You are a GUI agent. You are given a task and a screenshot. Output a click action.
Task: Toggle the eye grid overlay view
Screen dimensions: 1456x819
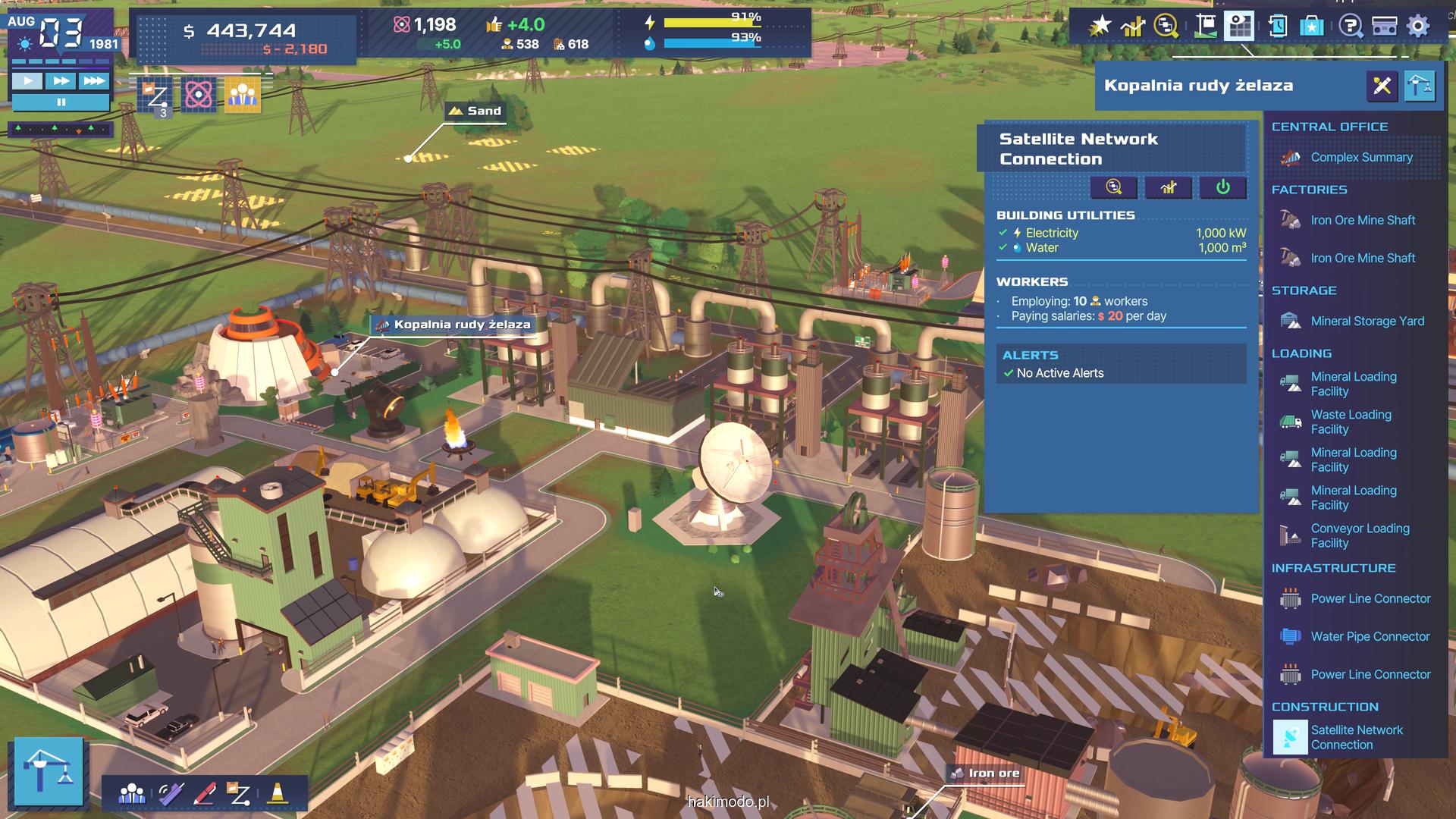tap(1241, 27)
